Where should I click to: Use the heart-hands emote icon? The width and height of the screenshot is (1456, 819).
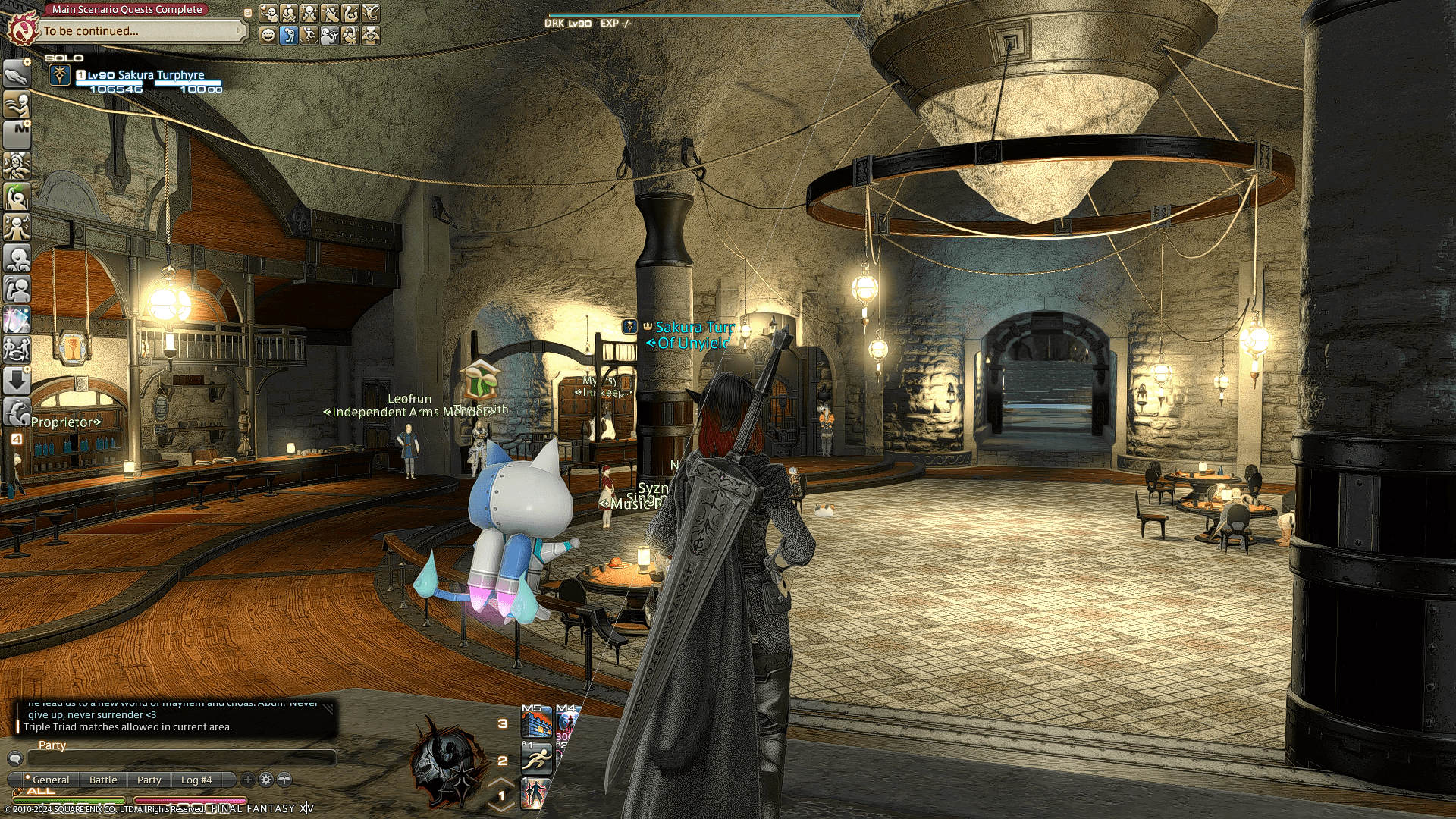click(371, 36)
